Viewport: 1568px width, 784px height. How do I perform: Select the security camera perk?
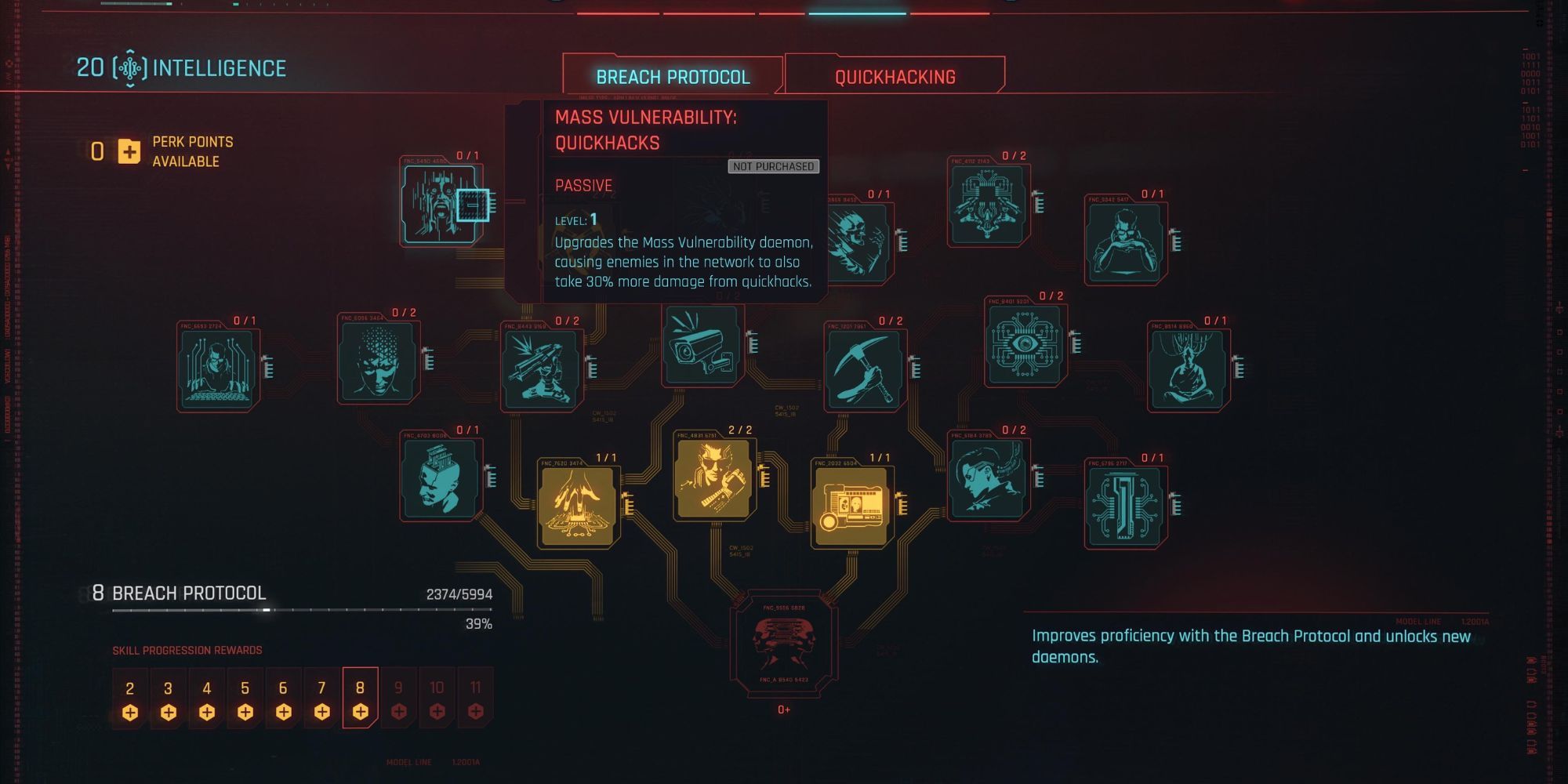pyautogui.click(x=700, y=345)
